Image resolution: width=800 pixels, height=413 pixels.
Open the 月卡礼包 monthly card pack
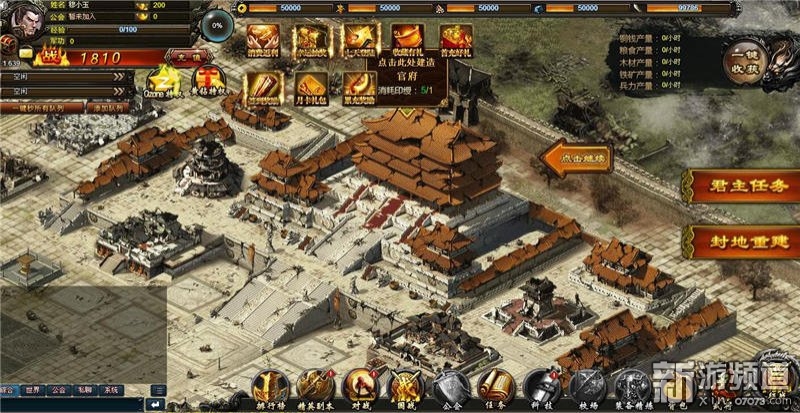tap(311, 87)
